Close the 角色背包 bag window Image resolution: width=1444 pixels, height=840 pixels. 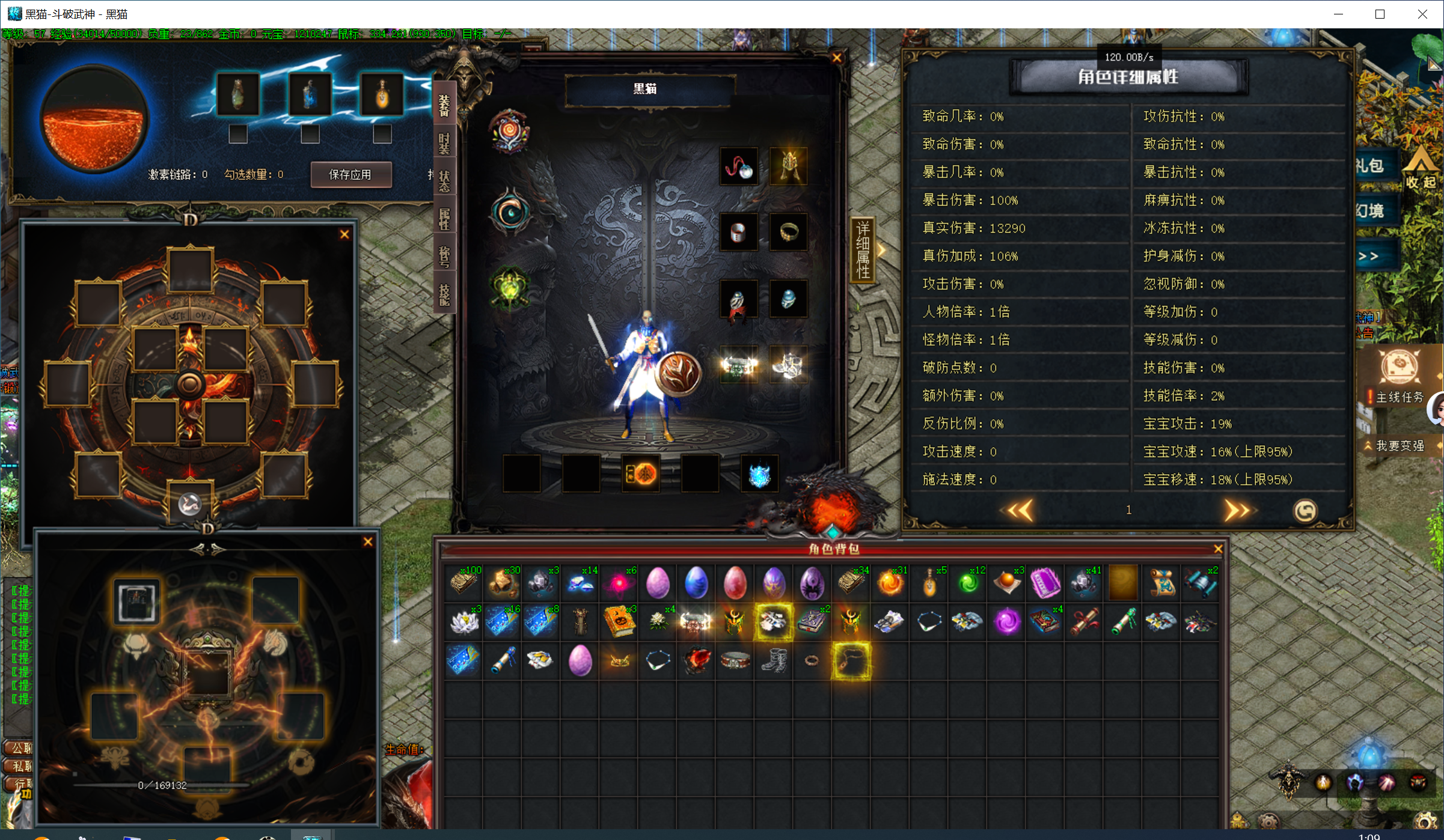point(1218,549)
